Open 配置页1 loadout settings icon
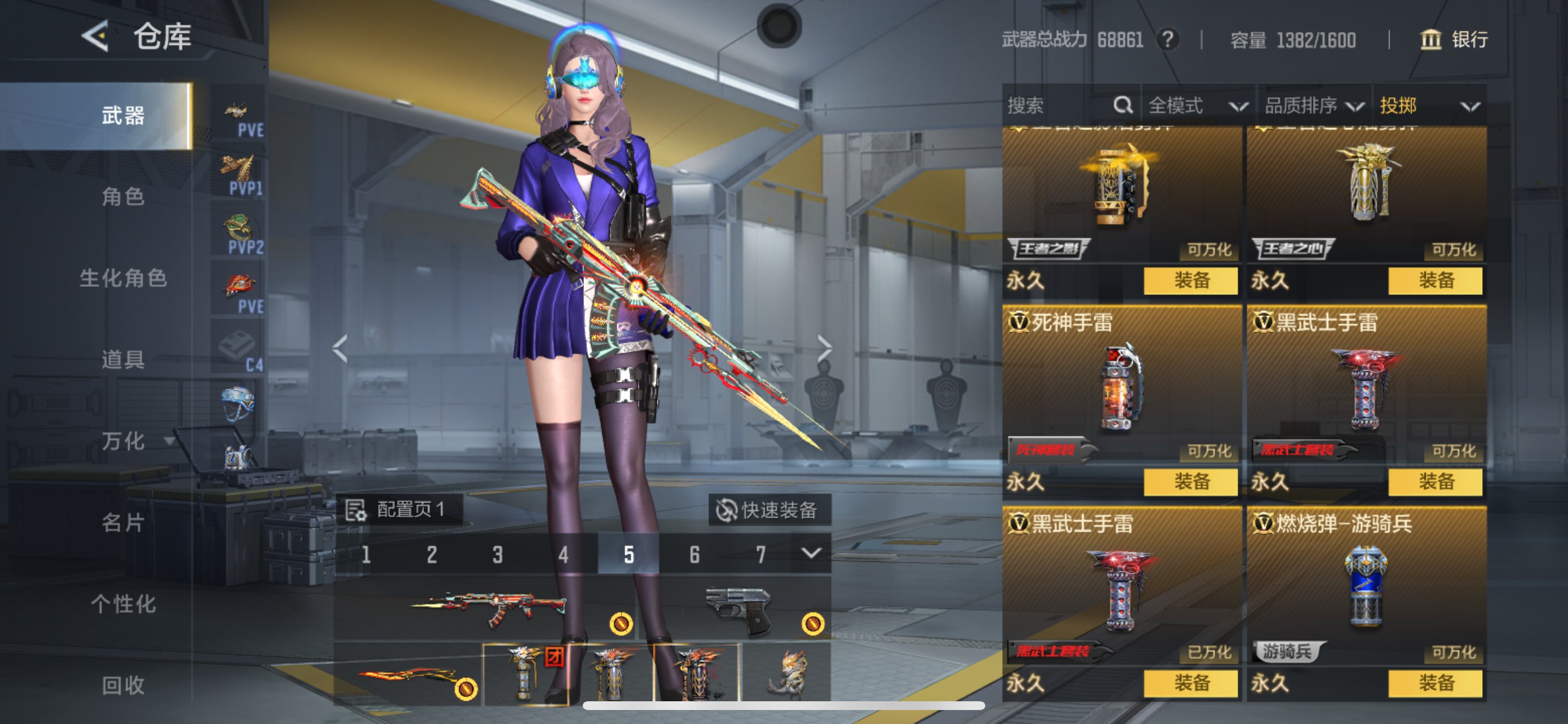The width and height of the screenshot is (1568, 724). tap(356, 511)
